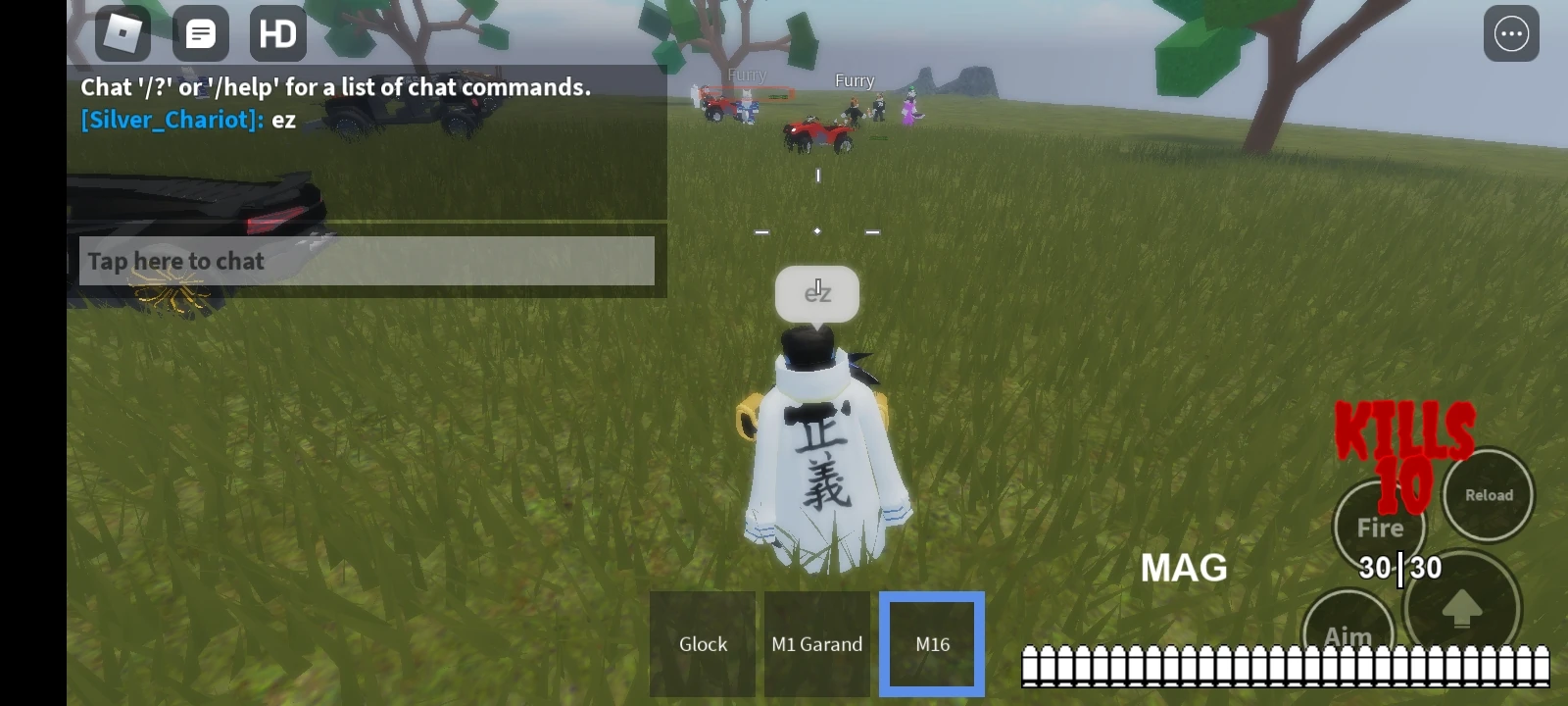Open the chat bubble icon
The width and height of the screenshot is (1568, 706).
pos(200,33)
